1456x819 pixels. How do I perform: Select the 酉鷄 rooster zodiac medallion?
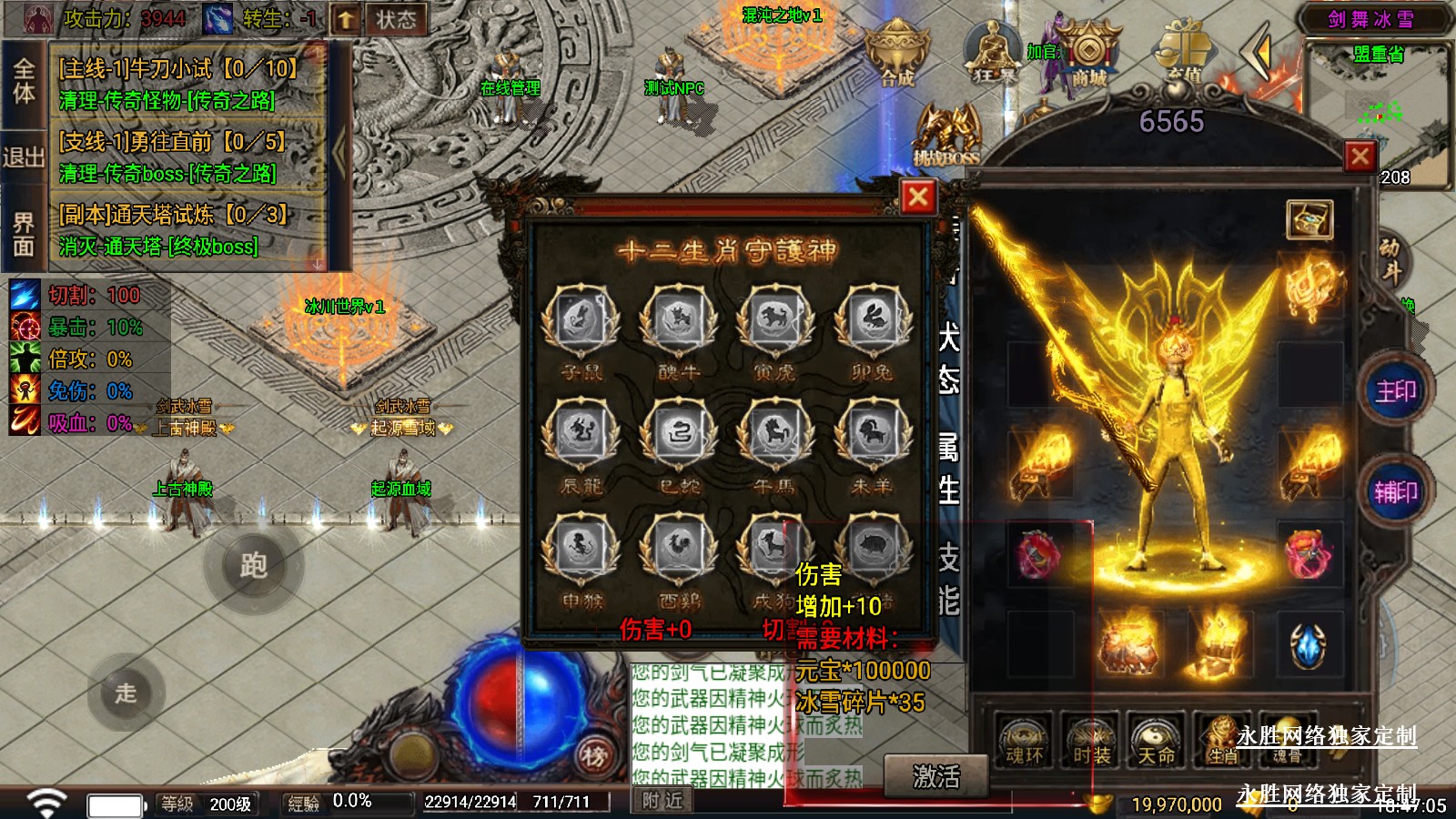678,549
